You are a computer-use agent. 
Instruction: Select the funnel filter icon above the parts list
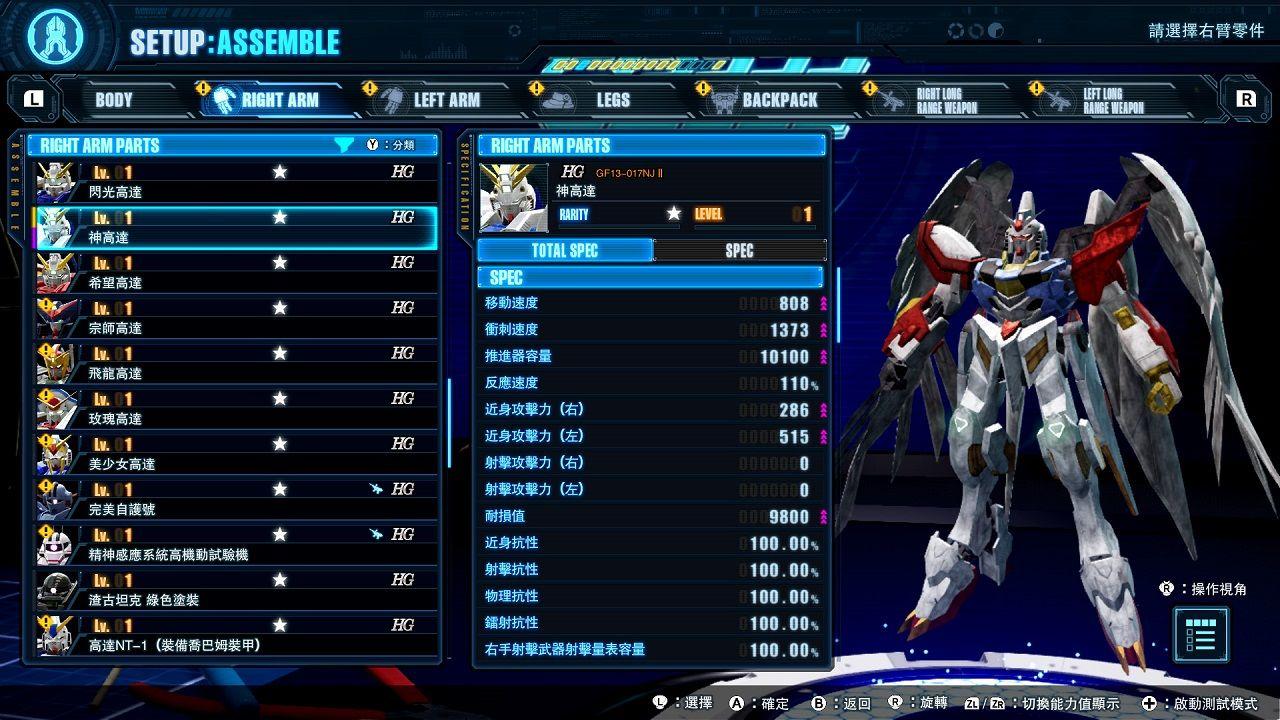tap(345, 145)
